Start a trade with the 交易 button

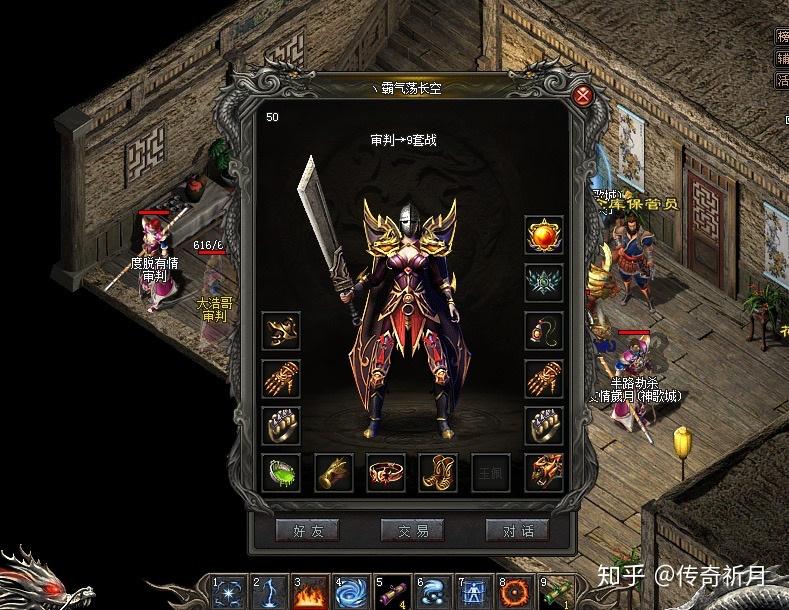pos(412,530)
